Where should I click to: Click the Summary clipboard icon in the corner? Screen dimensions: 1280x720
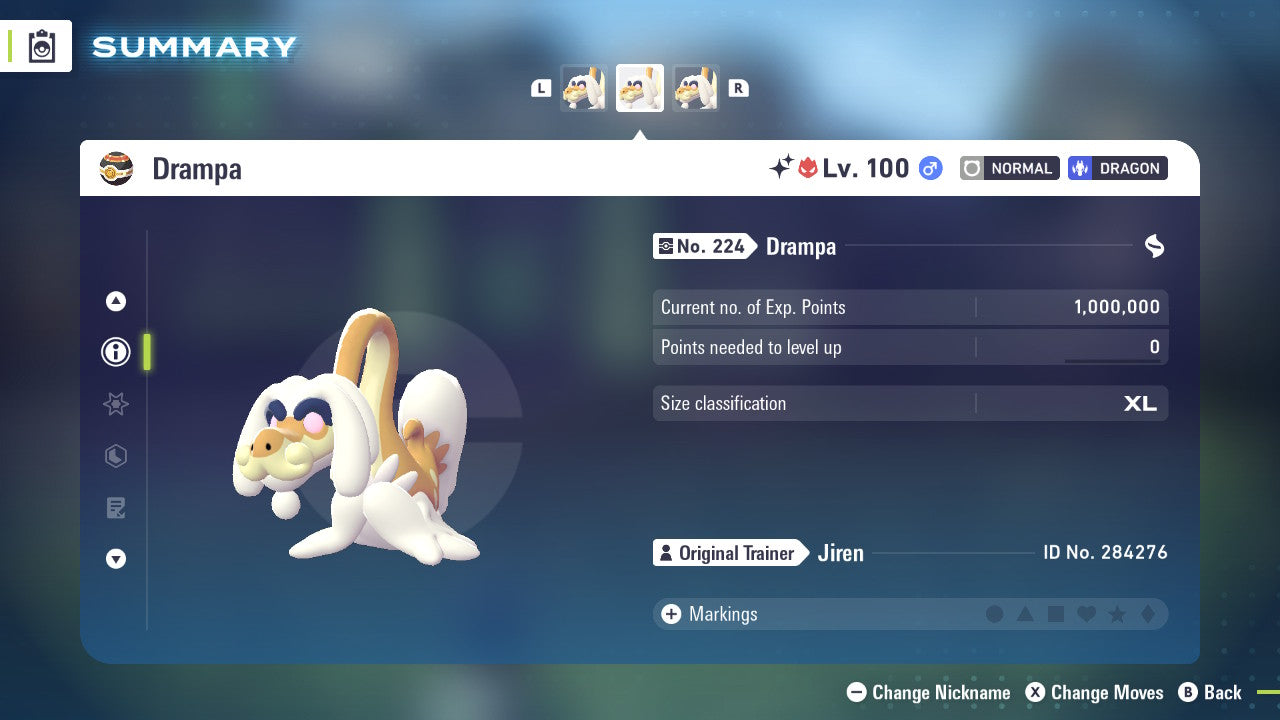(x=41, y=46)
